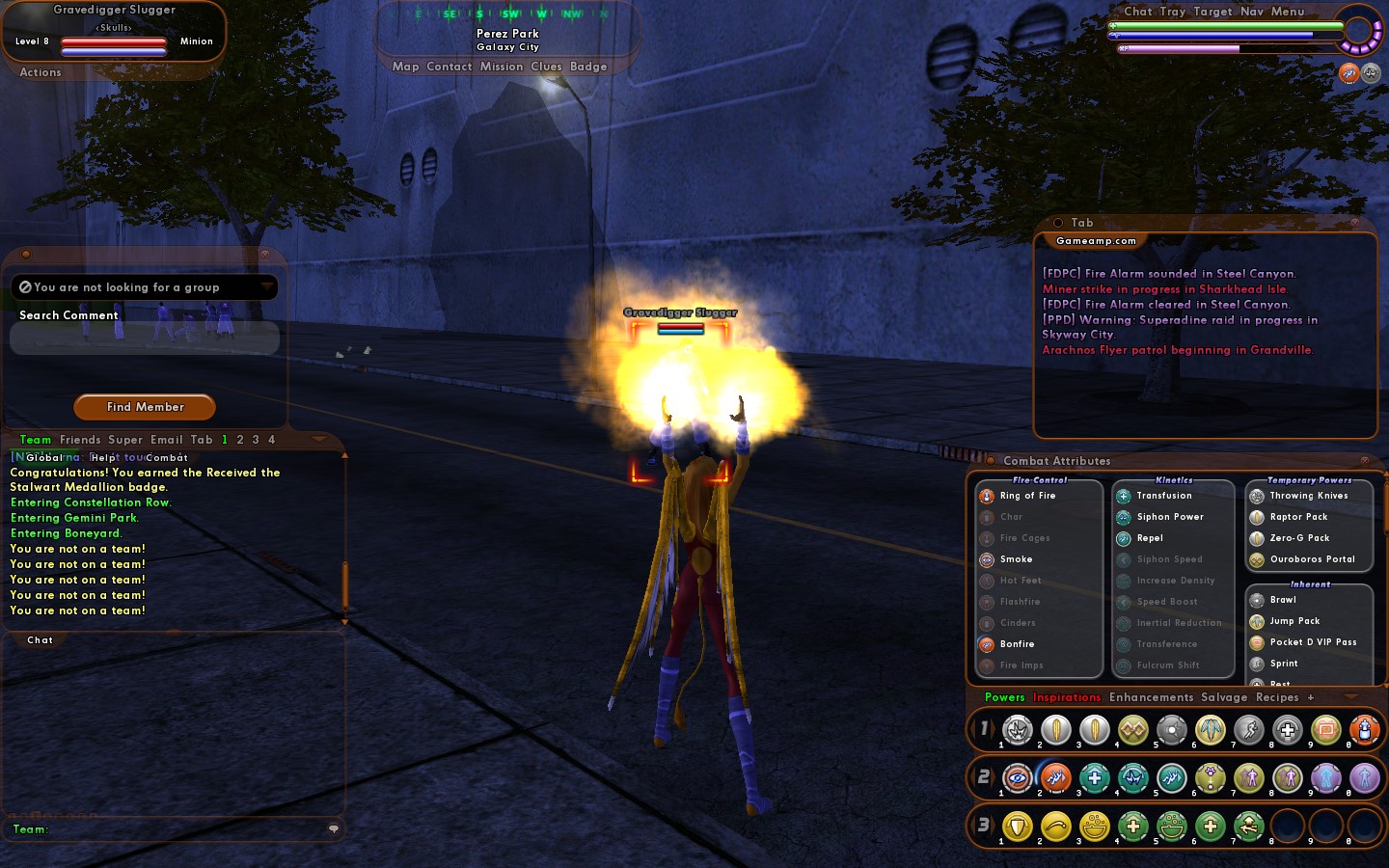This screenshot has width=1389, height=868.
Task: Switch to the Friends tab
Action: tap(80, 440)
